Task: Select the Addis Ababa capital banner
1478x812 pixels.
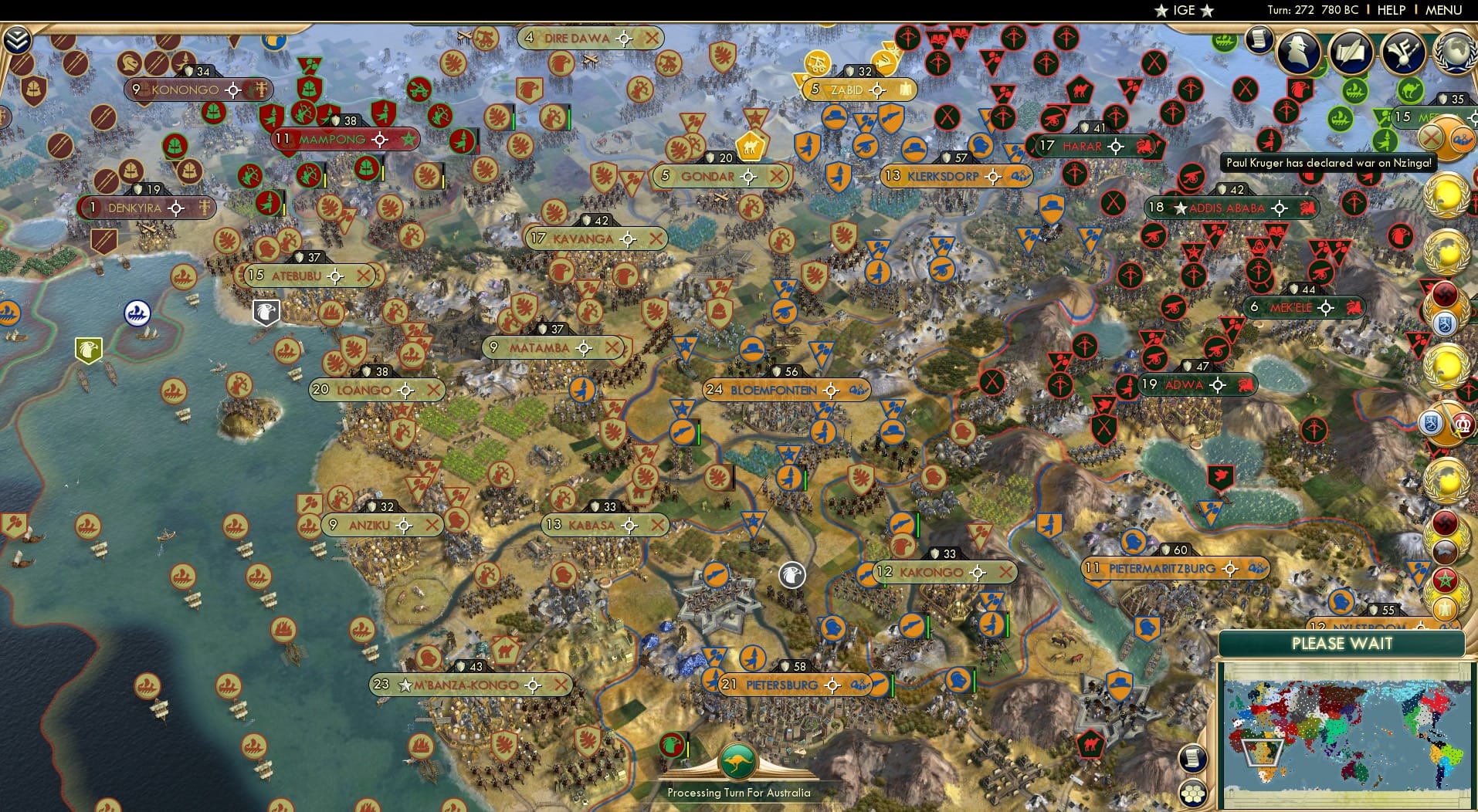Action: point(1230,208)
